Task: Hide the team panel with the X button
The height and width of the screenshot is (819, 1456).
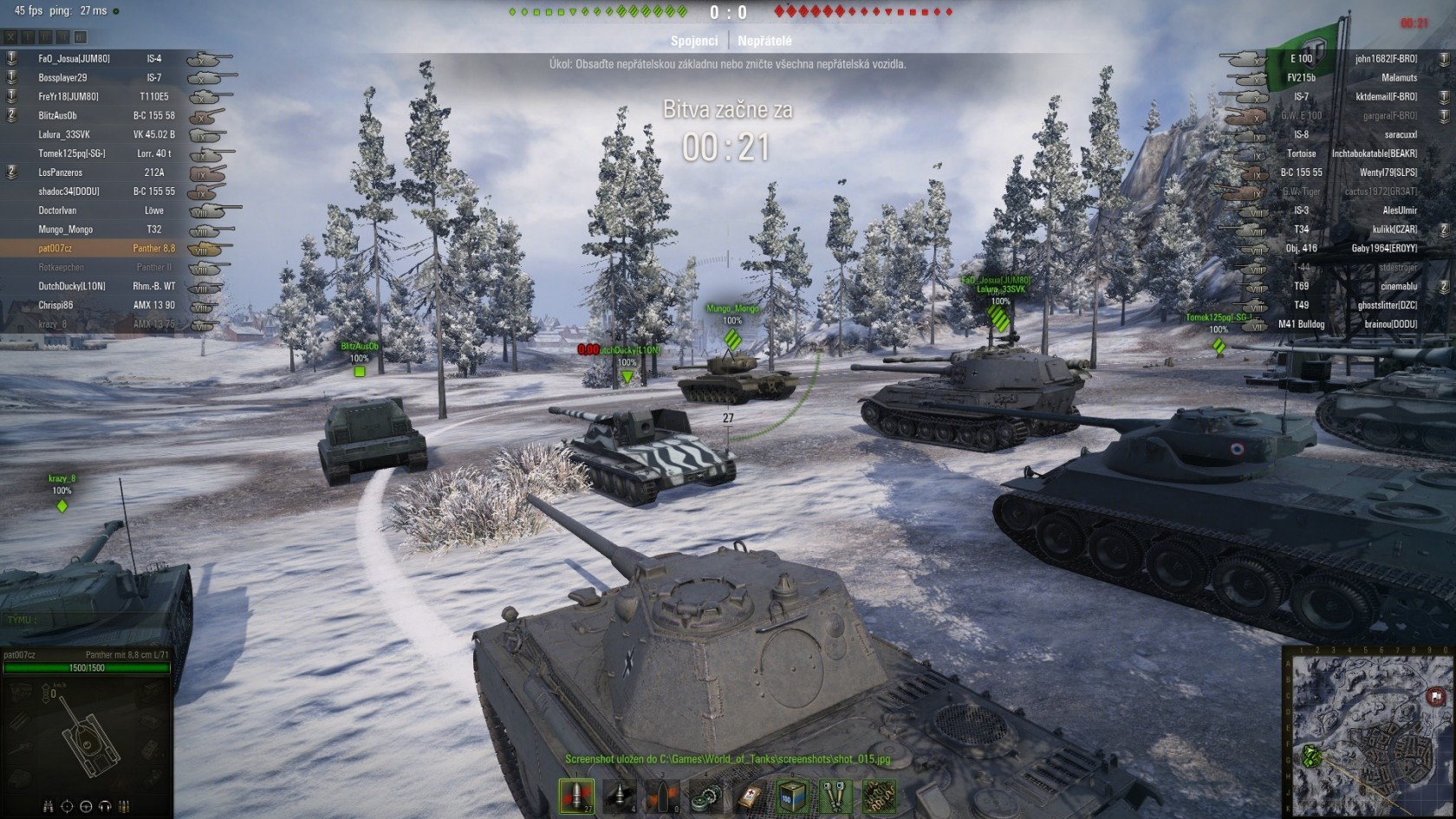Action: [10, 37]
